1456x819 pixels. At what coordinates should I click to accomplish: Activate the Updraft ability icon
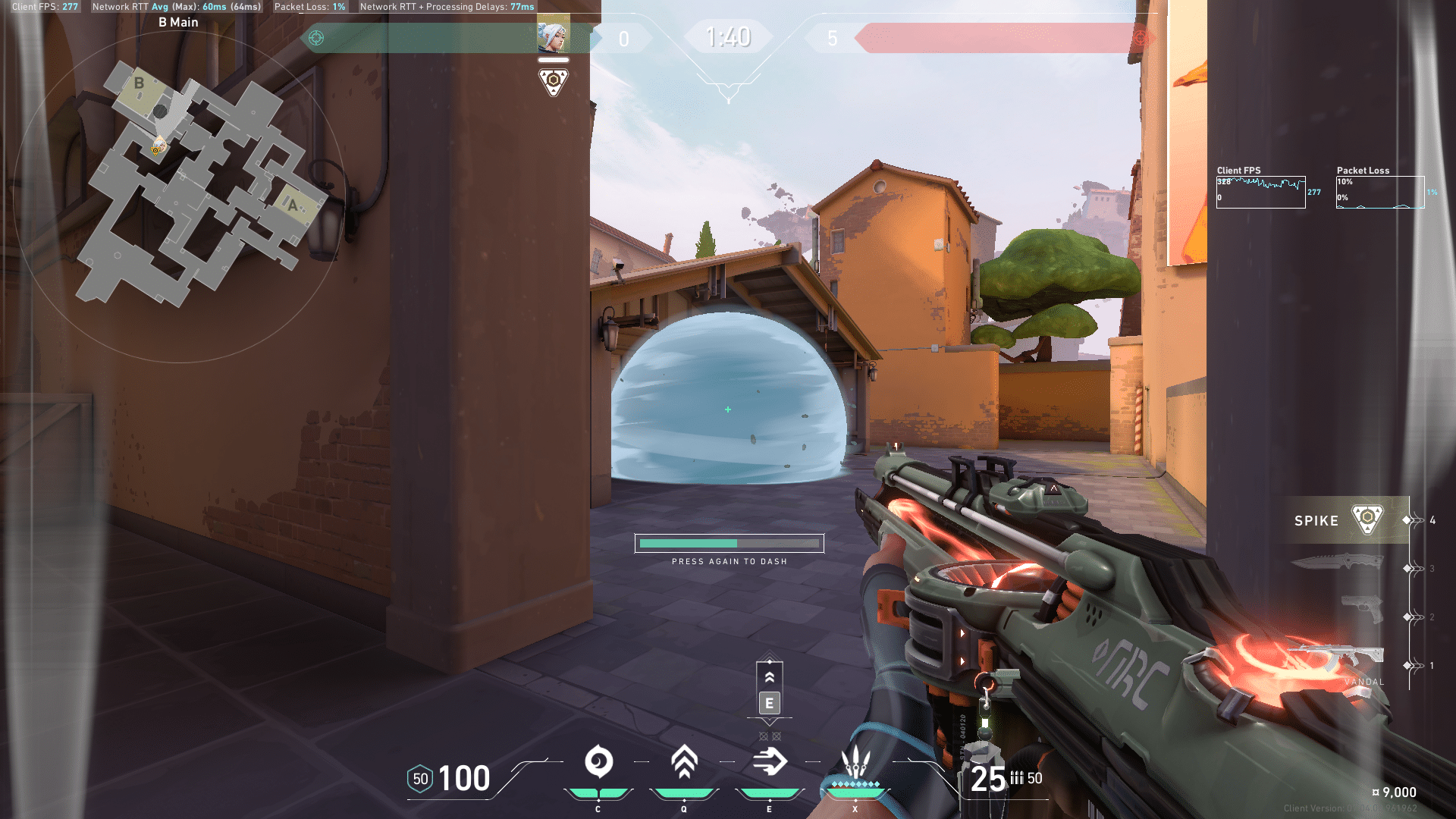[x=684, y=762]
